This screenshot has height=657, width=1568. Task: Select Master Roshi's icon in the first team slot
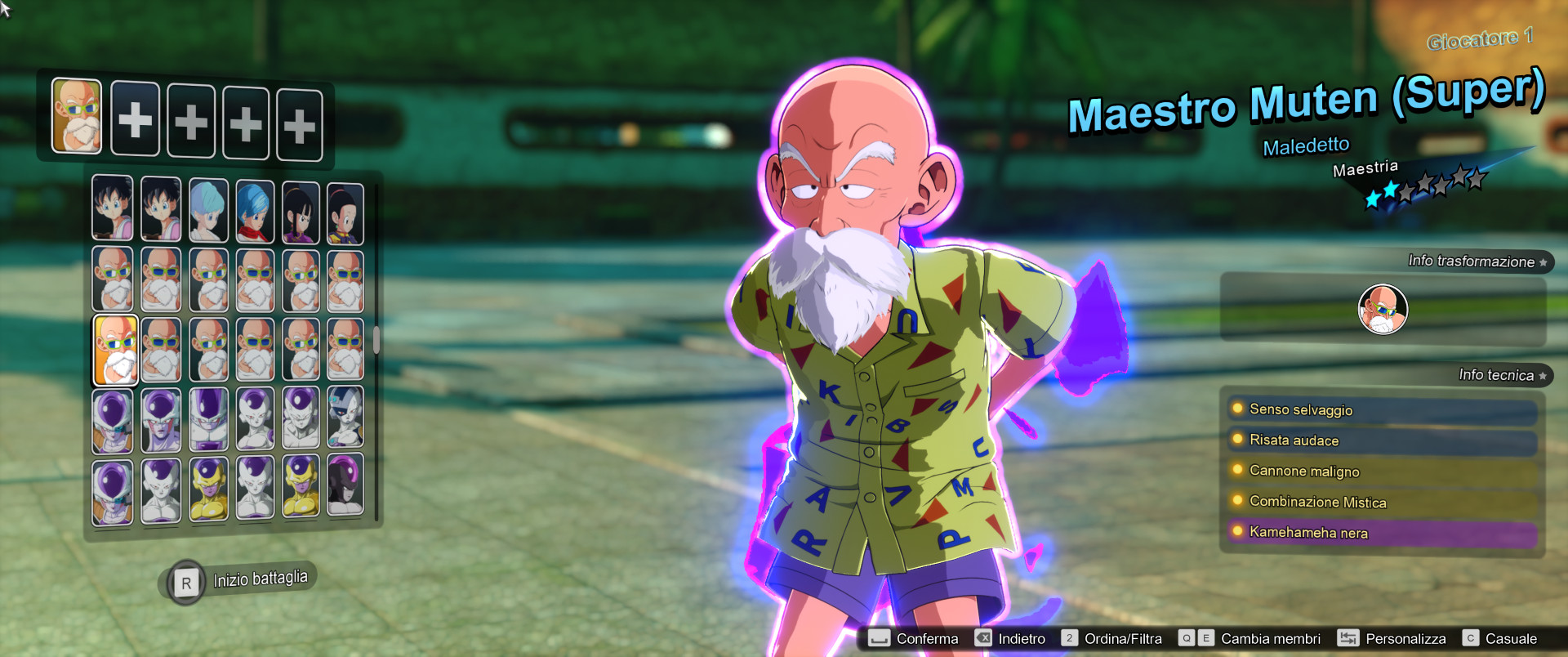[x=78, y=120]
